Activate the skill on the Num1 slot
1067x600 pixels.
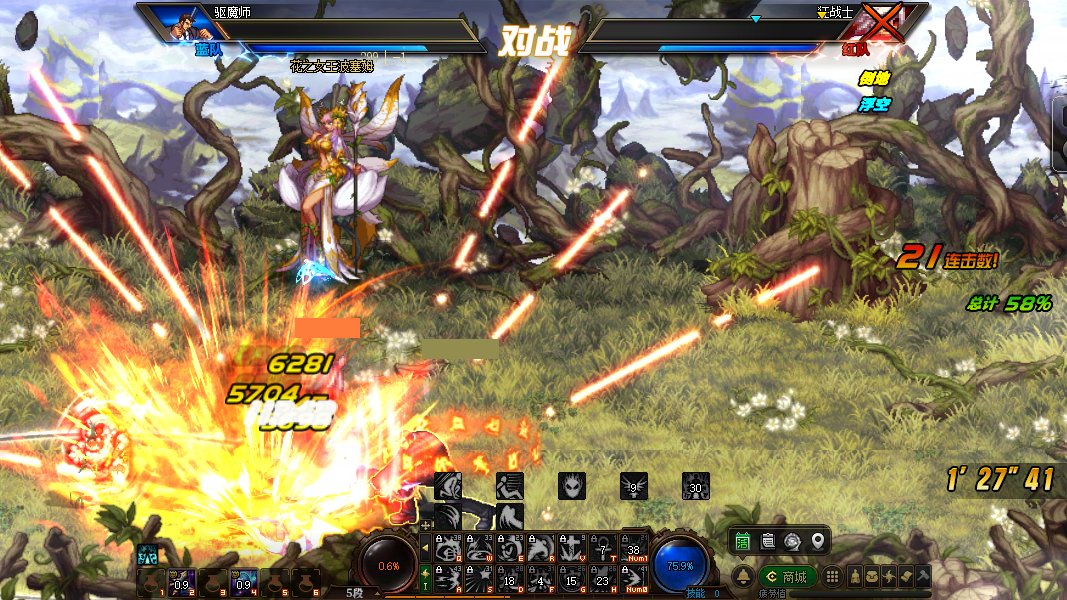tap(633, 549)
